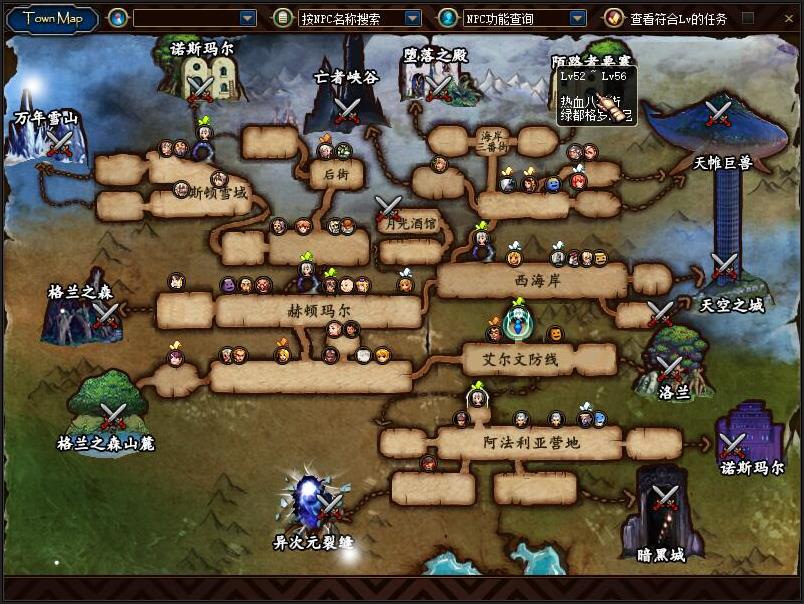Select the 赫顿玛尔 town area

tap(317, 312)
